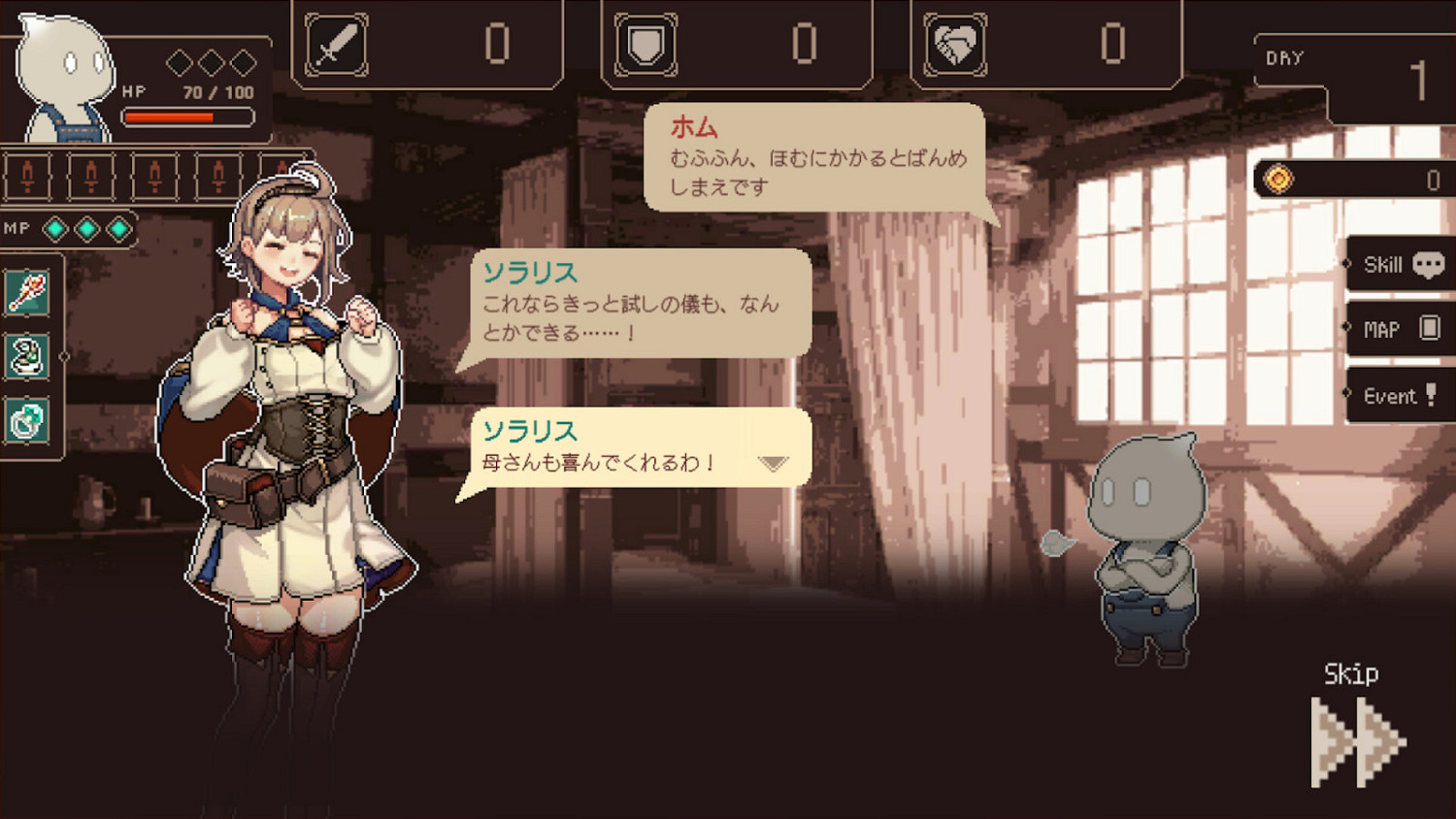This screenshot has width=1456, height=819.
Task: Toggle the first MP diamond gem
Action: click(56, 230)
